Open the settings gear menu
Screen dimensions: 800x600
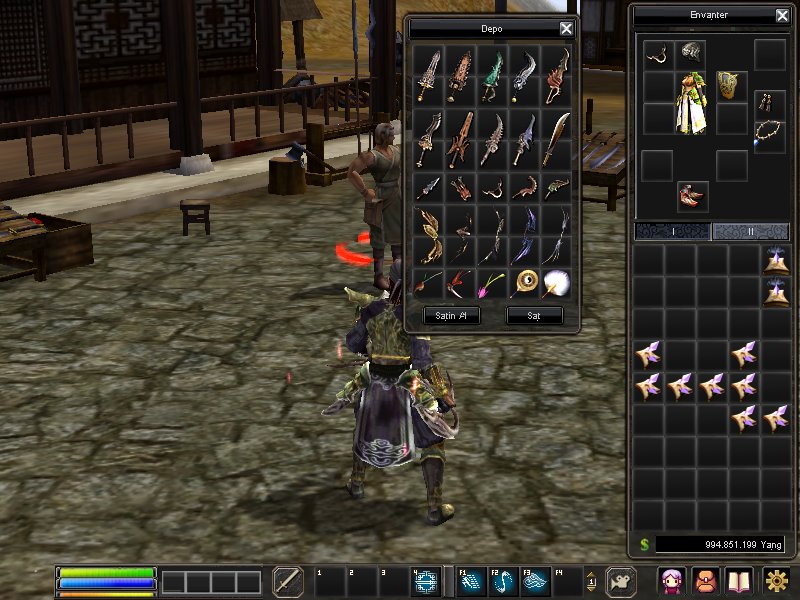click(776, 580)
